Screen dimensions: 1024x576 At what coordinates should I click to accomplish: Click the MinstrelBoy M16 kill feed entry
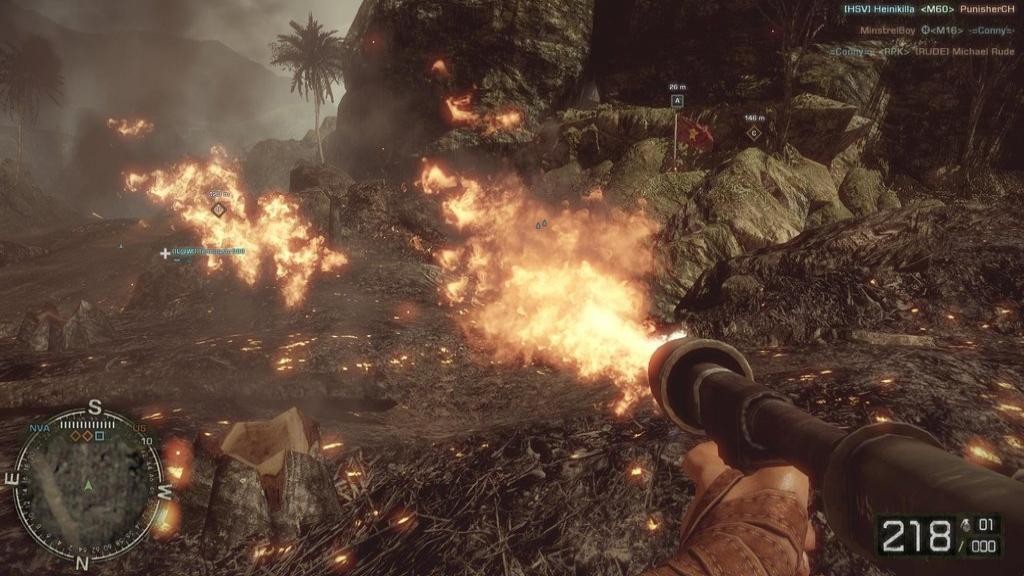933,30
